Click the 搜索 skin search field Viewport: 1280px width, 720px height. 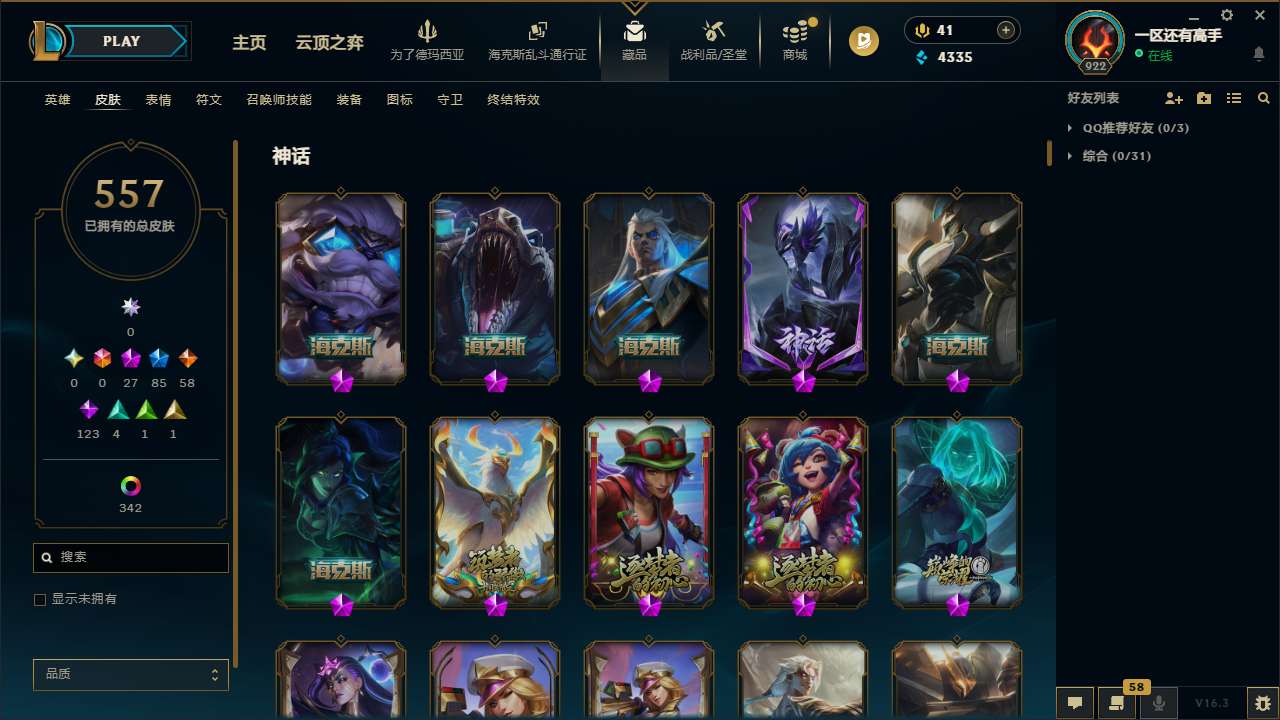tap(130, 557)
